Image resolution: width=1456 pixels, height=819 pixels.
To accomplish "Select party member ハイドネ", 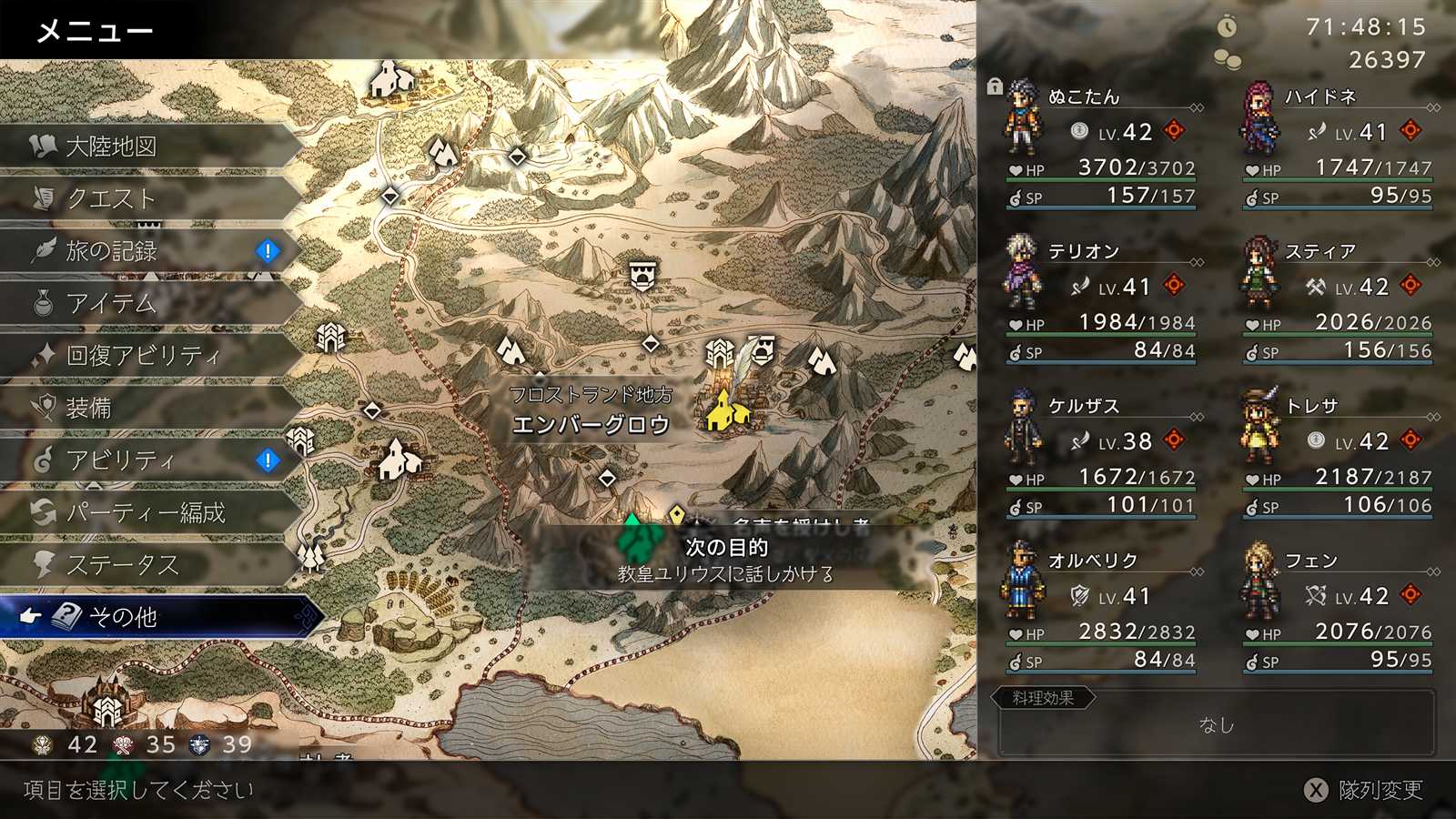I will (x=1338, y=146).
